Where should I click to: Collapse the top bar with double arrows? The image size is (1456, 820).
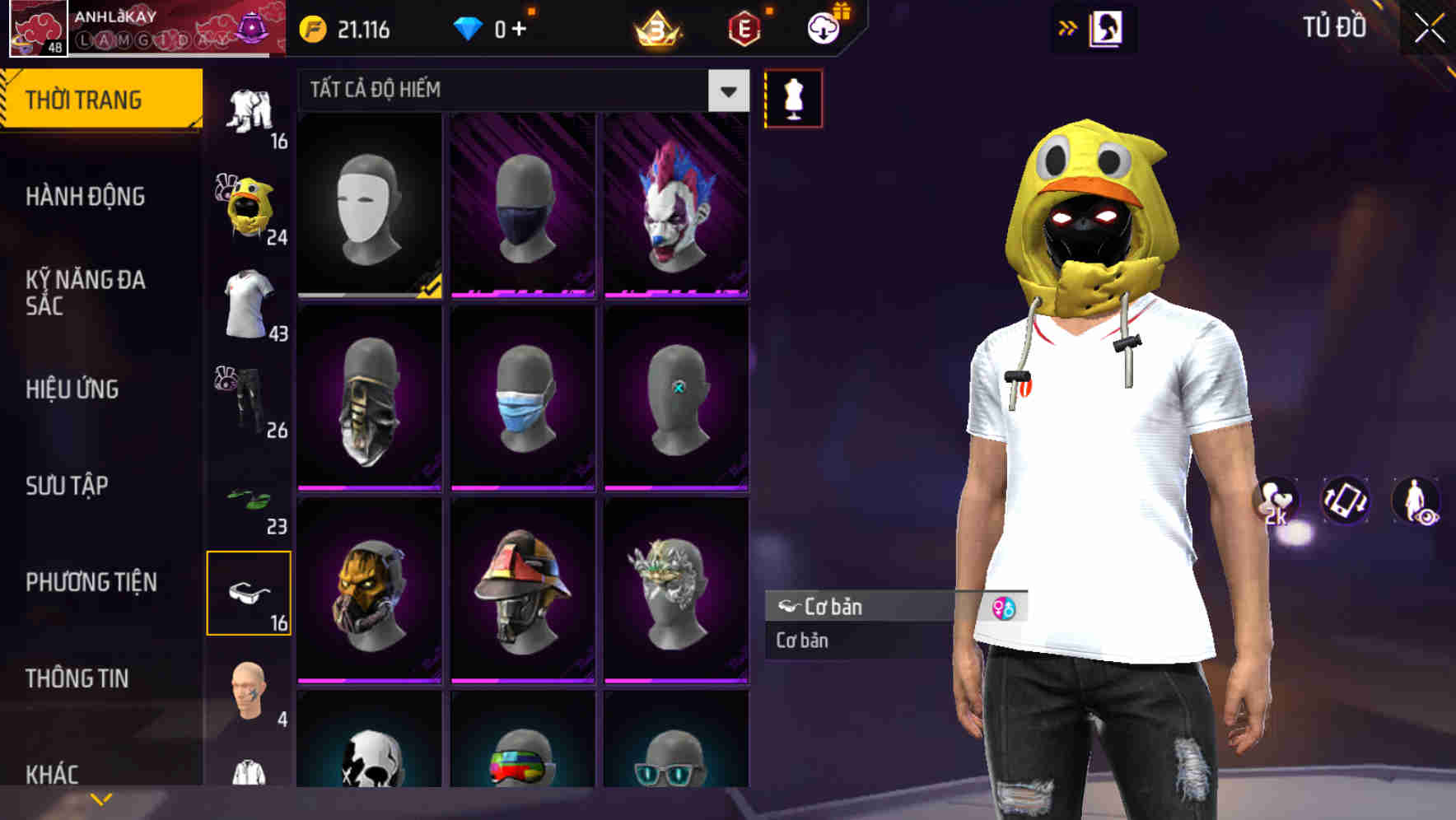[1067, 27]
